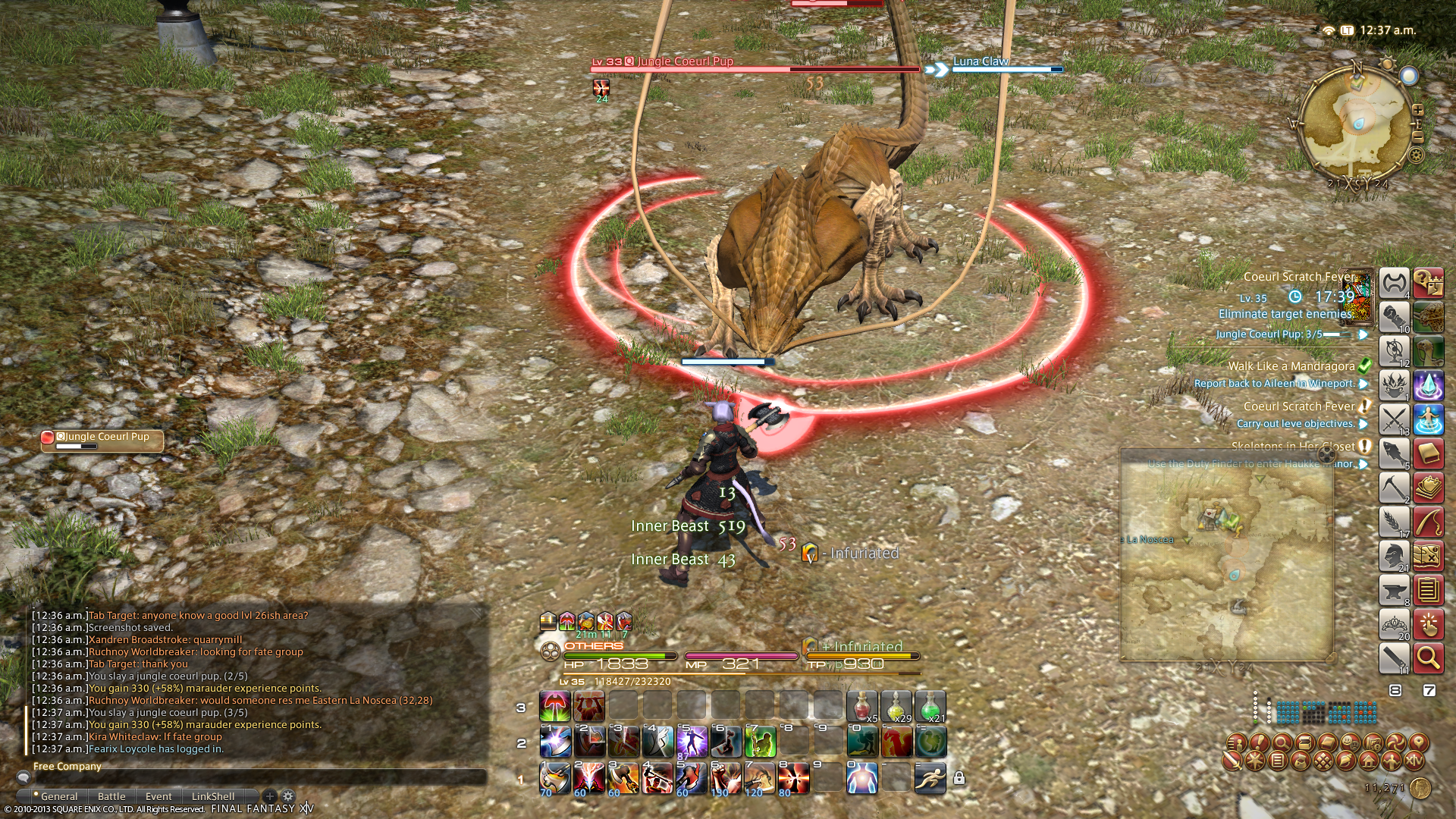Drink the green potion with x21 count
Screen dimensions: 1456x819
(x=930, y=707)
